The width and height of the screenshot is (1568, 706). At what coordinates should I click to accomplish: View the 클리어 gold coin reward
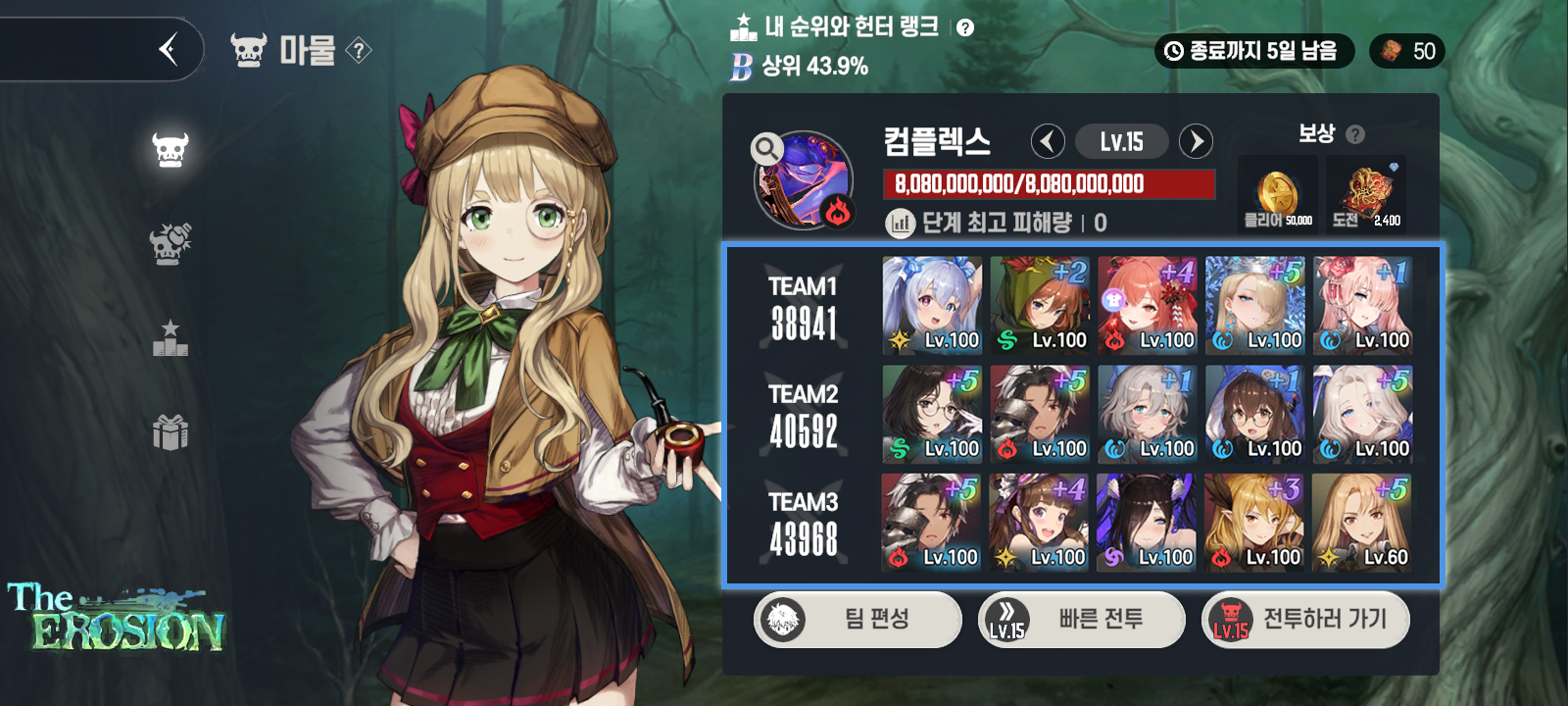click(x=1278, y=193)
